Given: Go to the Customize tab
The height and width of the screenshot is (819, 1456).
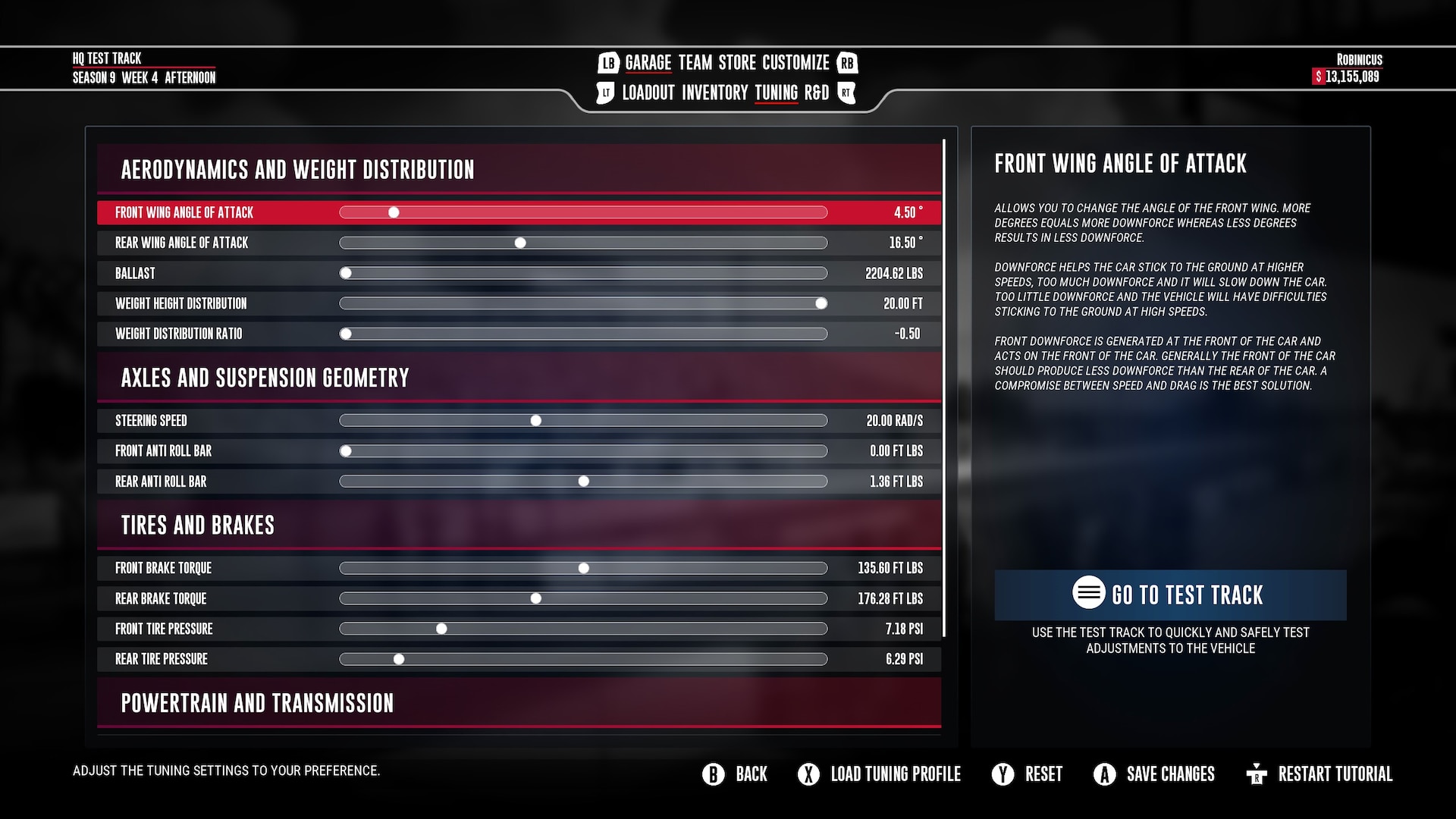Looking at the screenshot, I should point(795,63).
